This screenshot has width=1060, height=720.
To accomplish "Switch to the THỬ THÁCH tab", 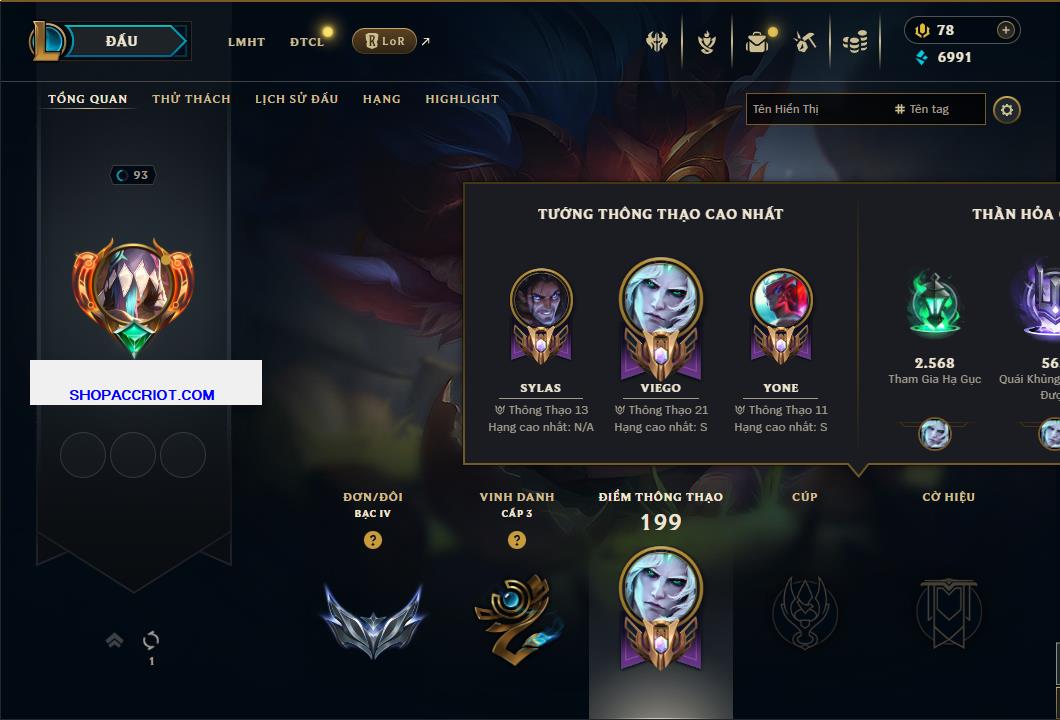I will tap(191, 99).
